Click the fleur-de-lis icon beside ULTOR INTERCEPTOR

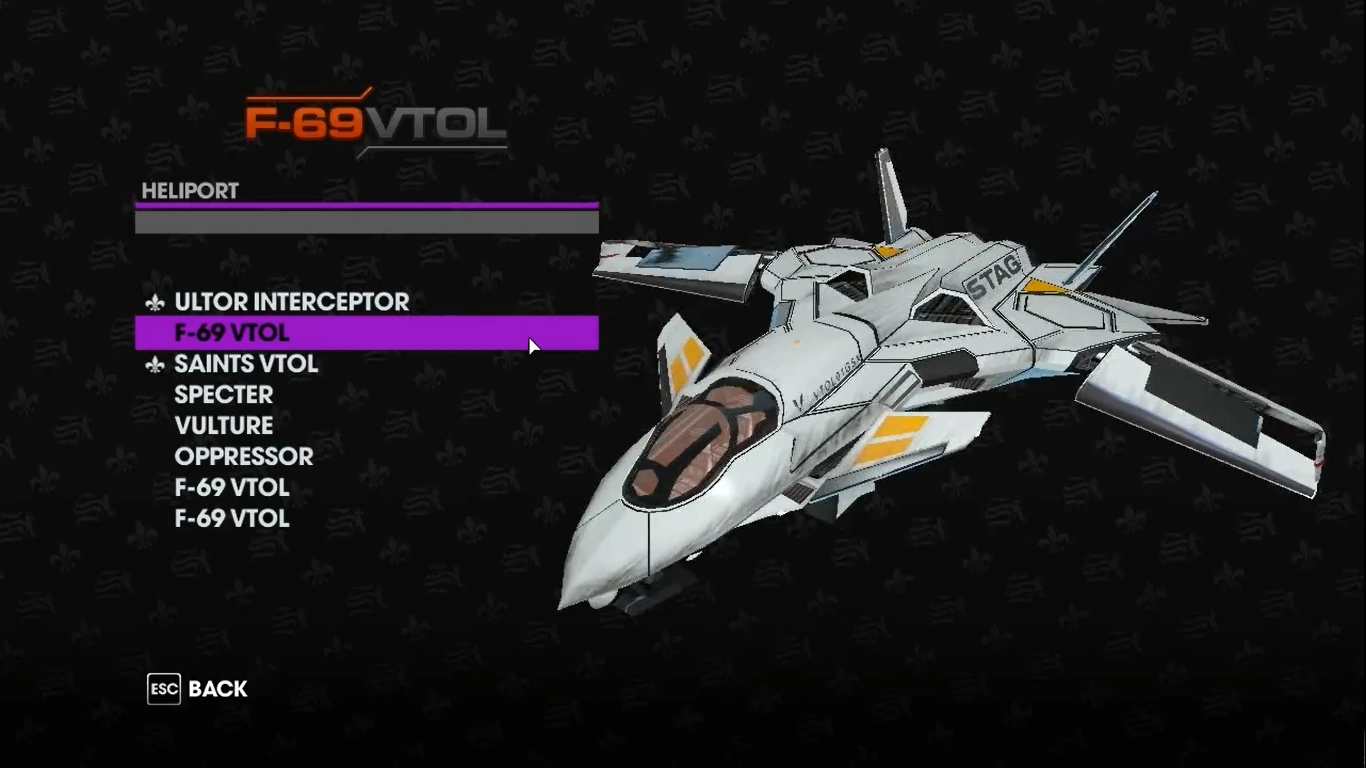pyautogui.click(x=158, y=302)
